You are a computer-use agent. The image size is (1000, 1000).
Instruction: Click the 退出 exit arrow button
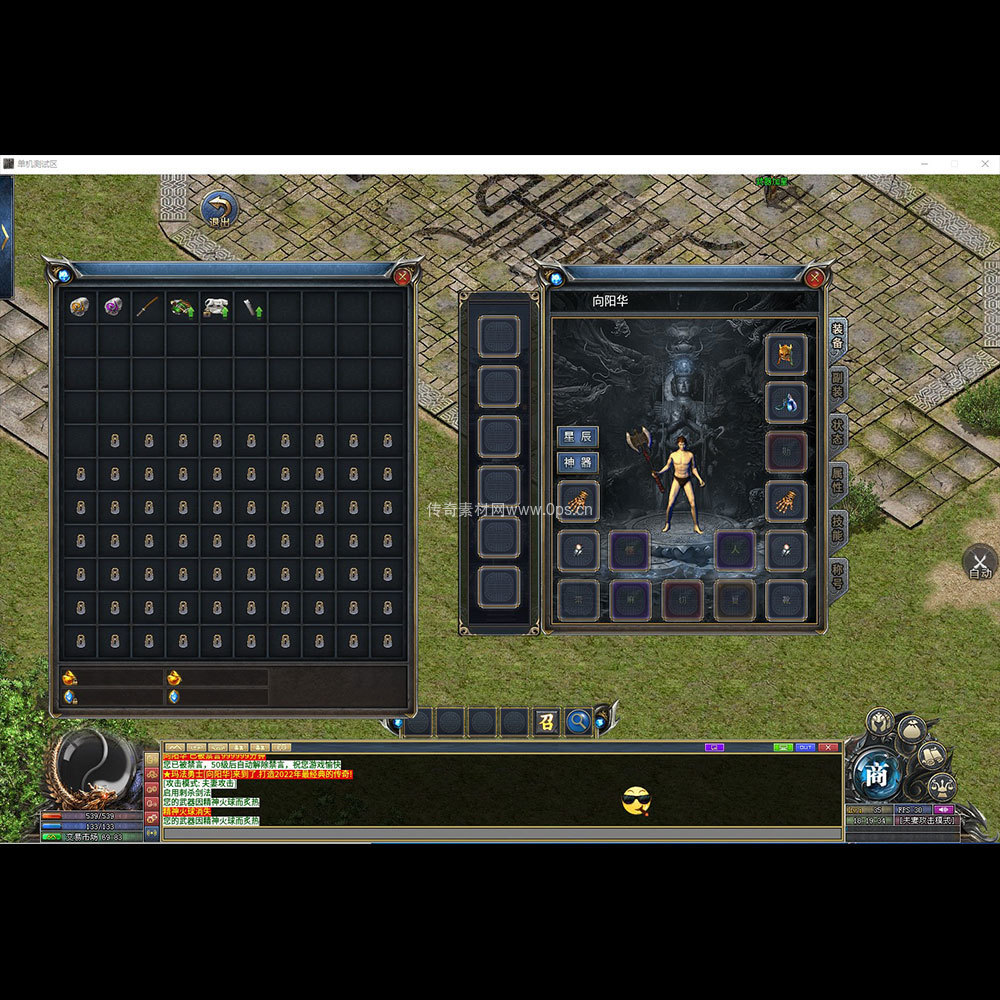point(219,211)
